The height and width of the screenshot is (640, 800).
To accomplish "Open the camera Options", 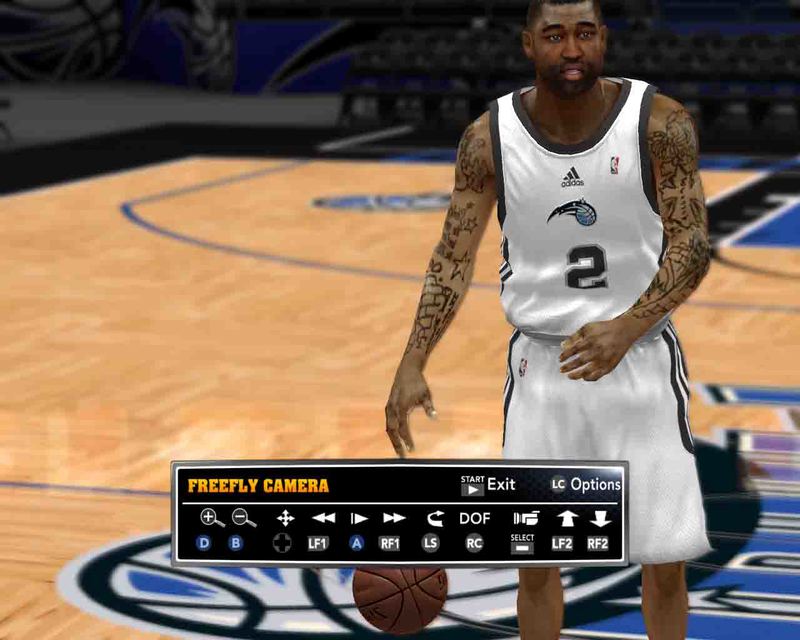I will pos(586,485).
